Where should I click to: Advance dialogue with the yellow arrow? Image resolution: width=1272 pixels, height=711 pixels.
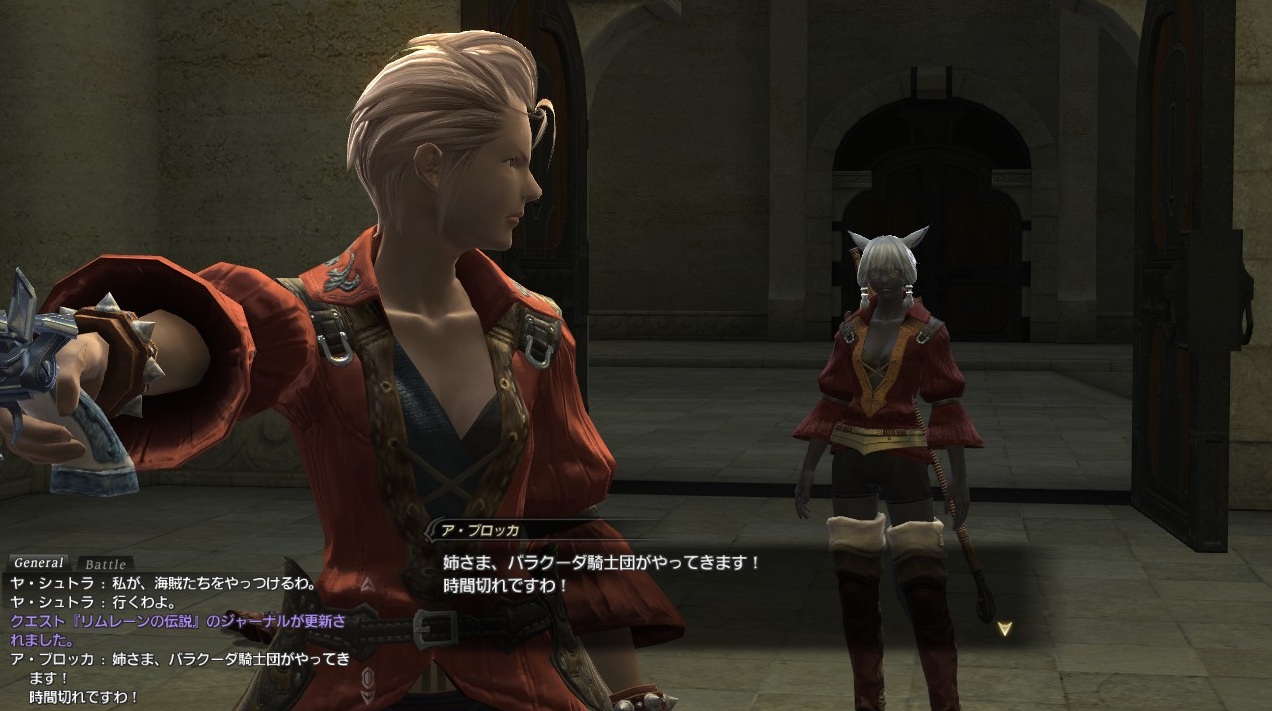[1005, 629]
